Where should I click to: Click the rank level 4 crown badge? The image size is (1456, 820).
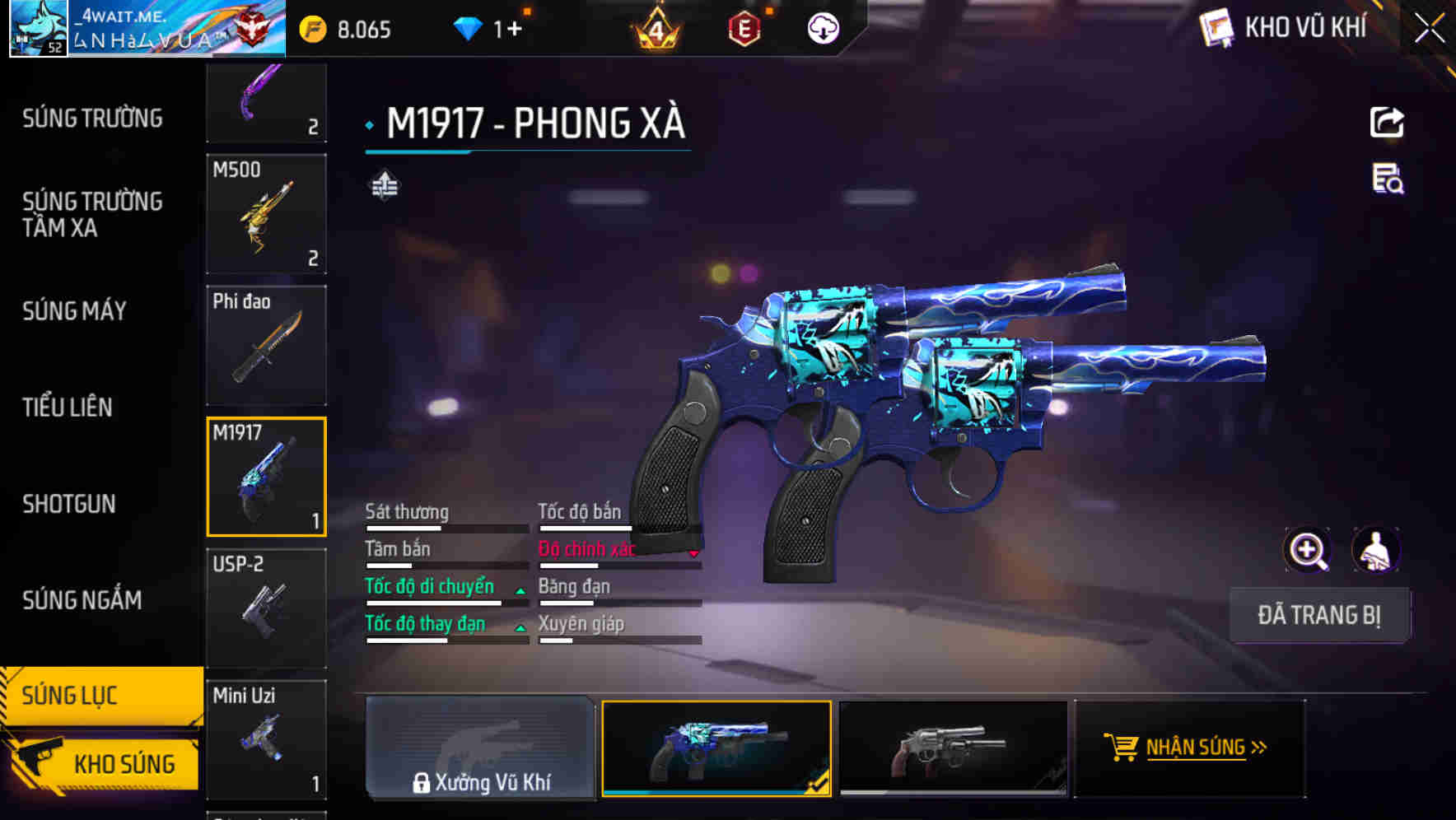click(x=659, y=29)
